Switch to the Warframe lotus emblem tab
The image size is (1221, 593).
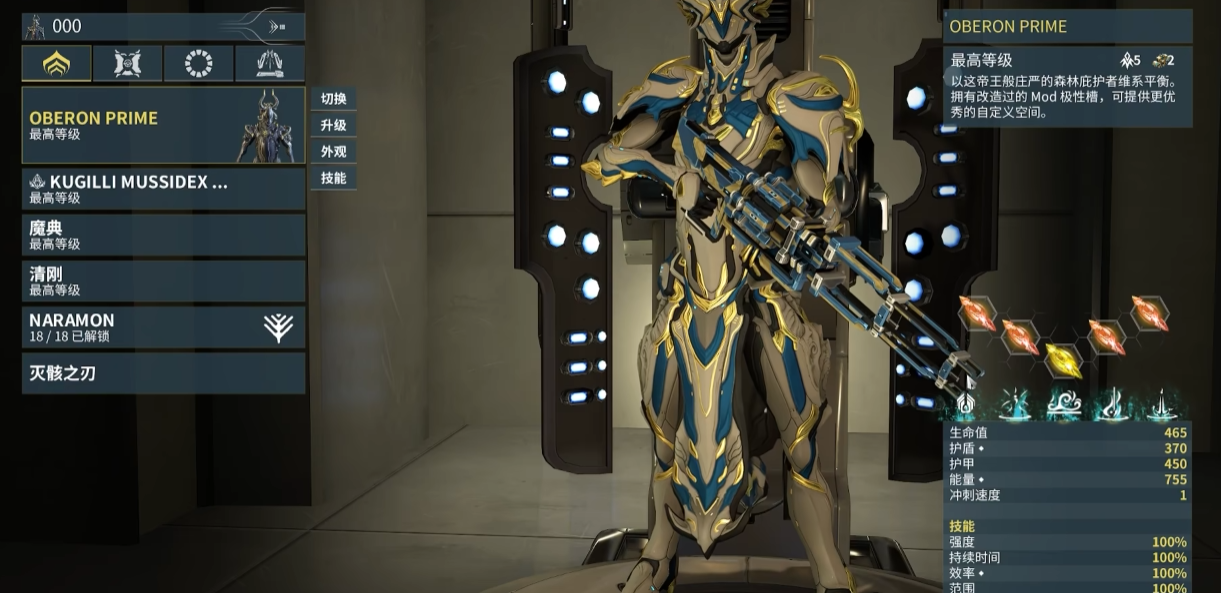[x=57, y=64]
